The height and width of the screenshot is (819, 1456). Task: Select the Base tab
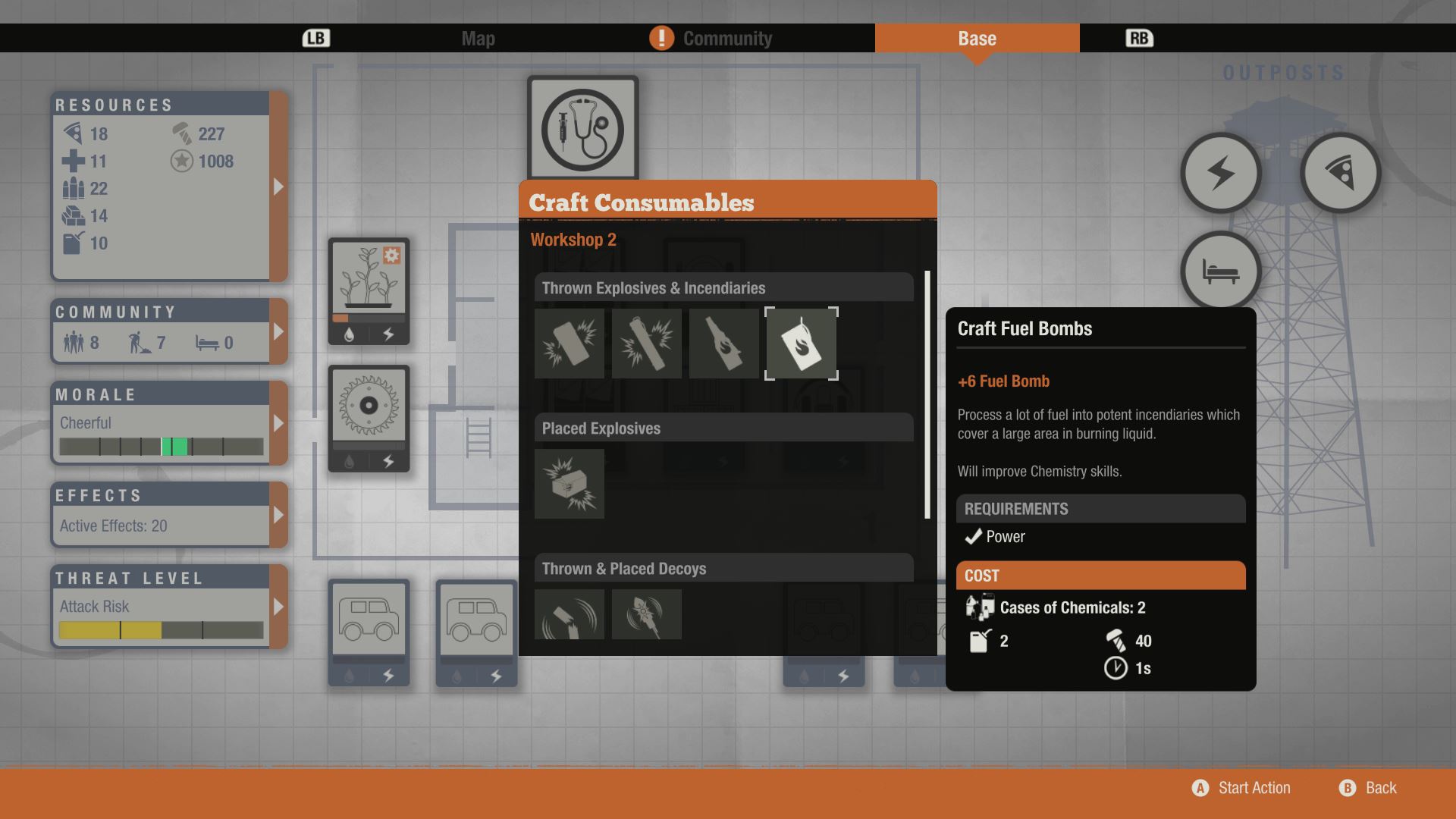coord(977,39)
